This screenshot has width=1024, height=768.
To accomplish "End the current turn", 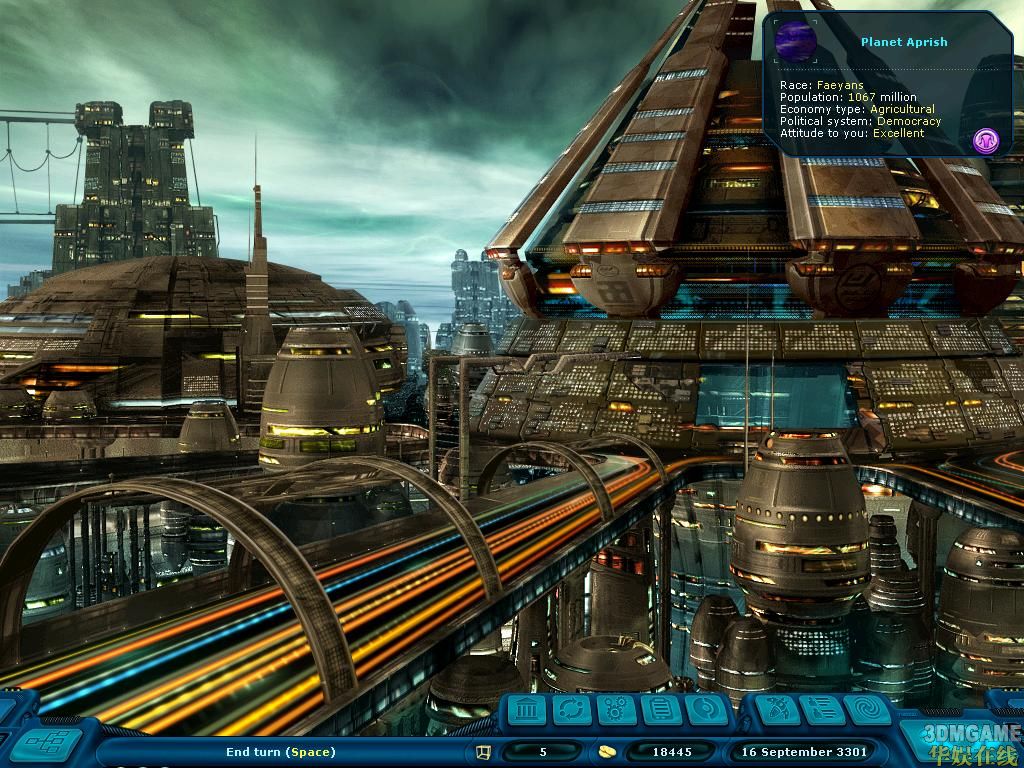I will (x=281, y=752).
